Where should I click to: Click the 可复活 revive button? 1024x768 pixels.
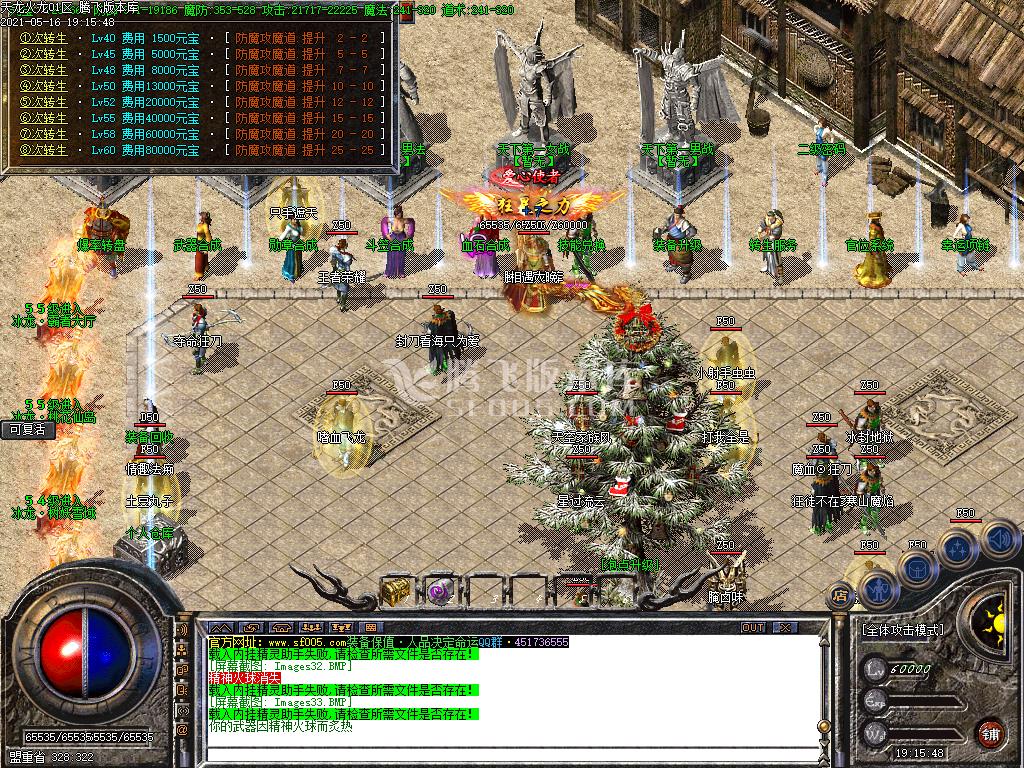coord(27,430)
